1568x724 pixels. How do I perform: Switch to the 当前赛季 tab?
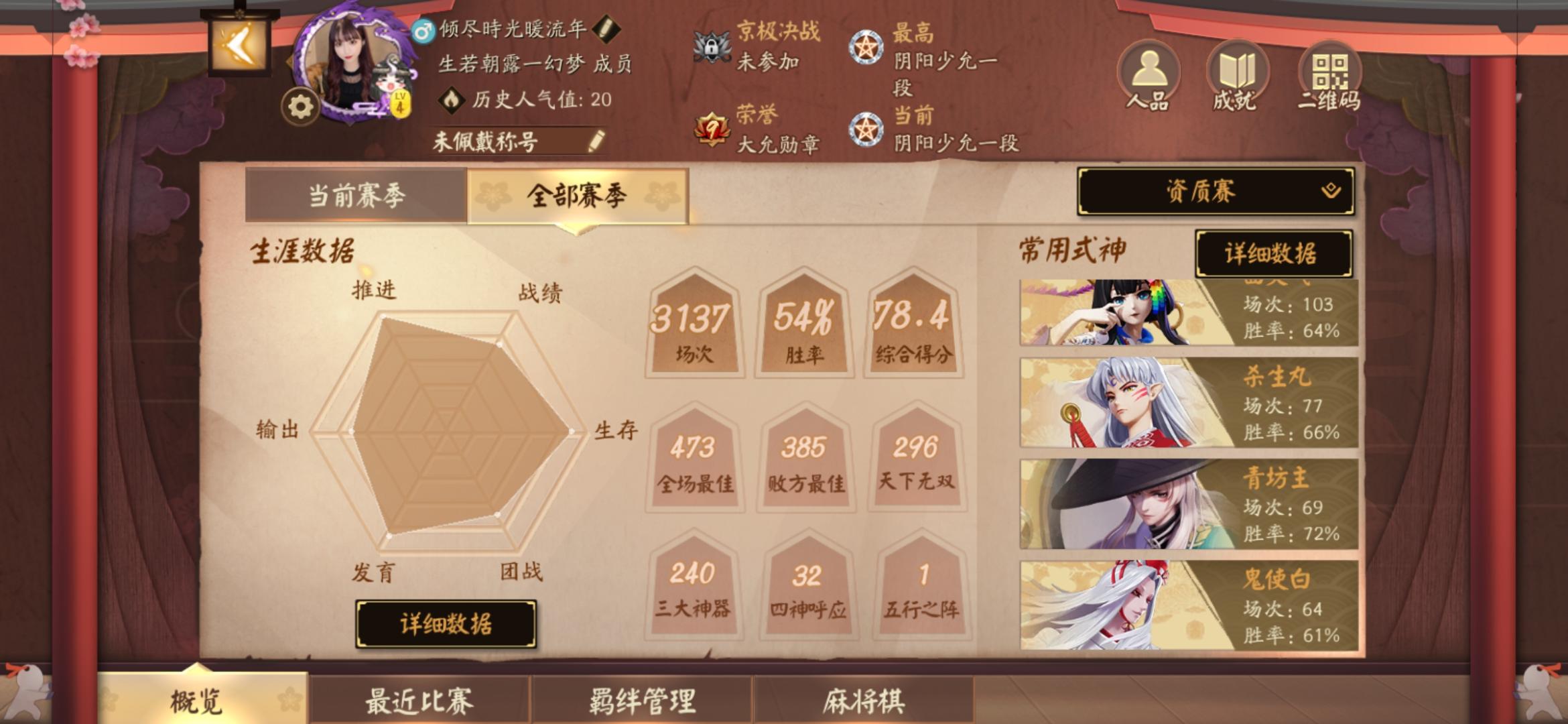pos(357,194)
